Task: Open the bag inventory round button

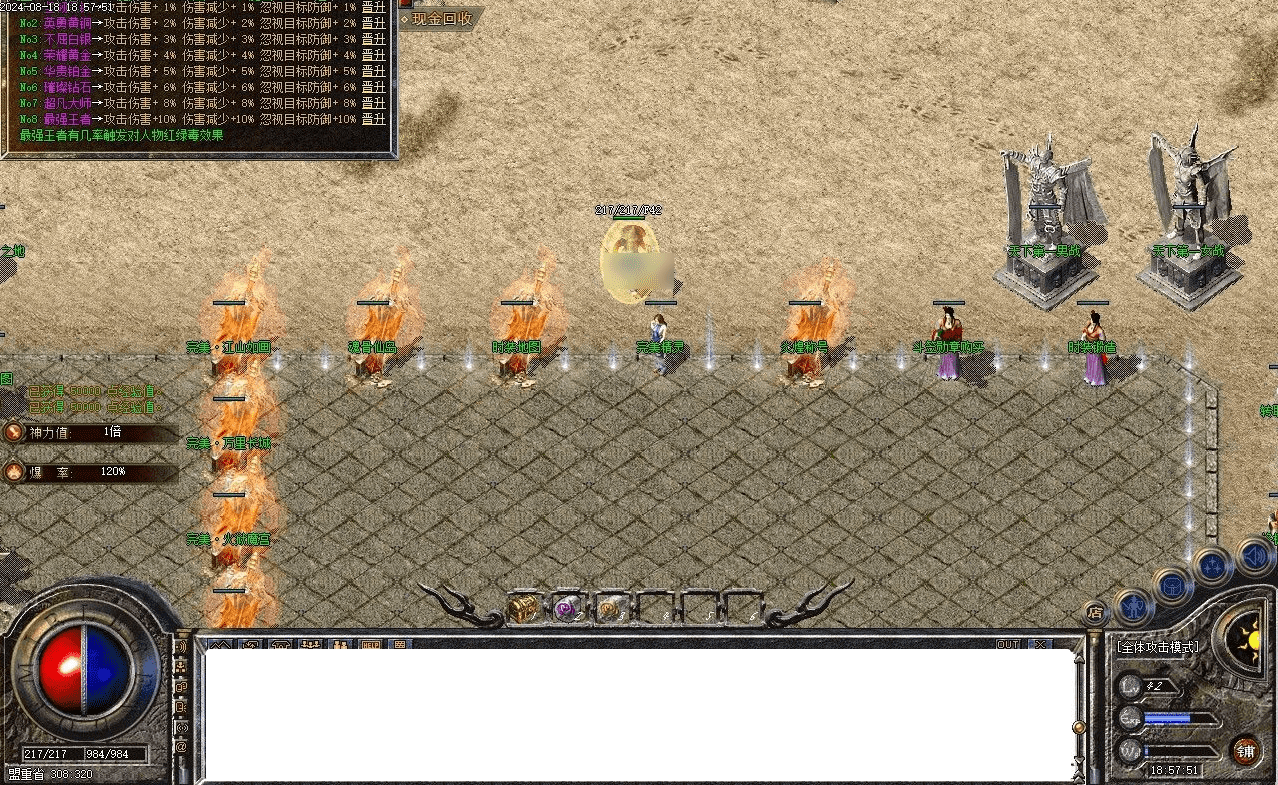Action: click(1173, 585)
